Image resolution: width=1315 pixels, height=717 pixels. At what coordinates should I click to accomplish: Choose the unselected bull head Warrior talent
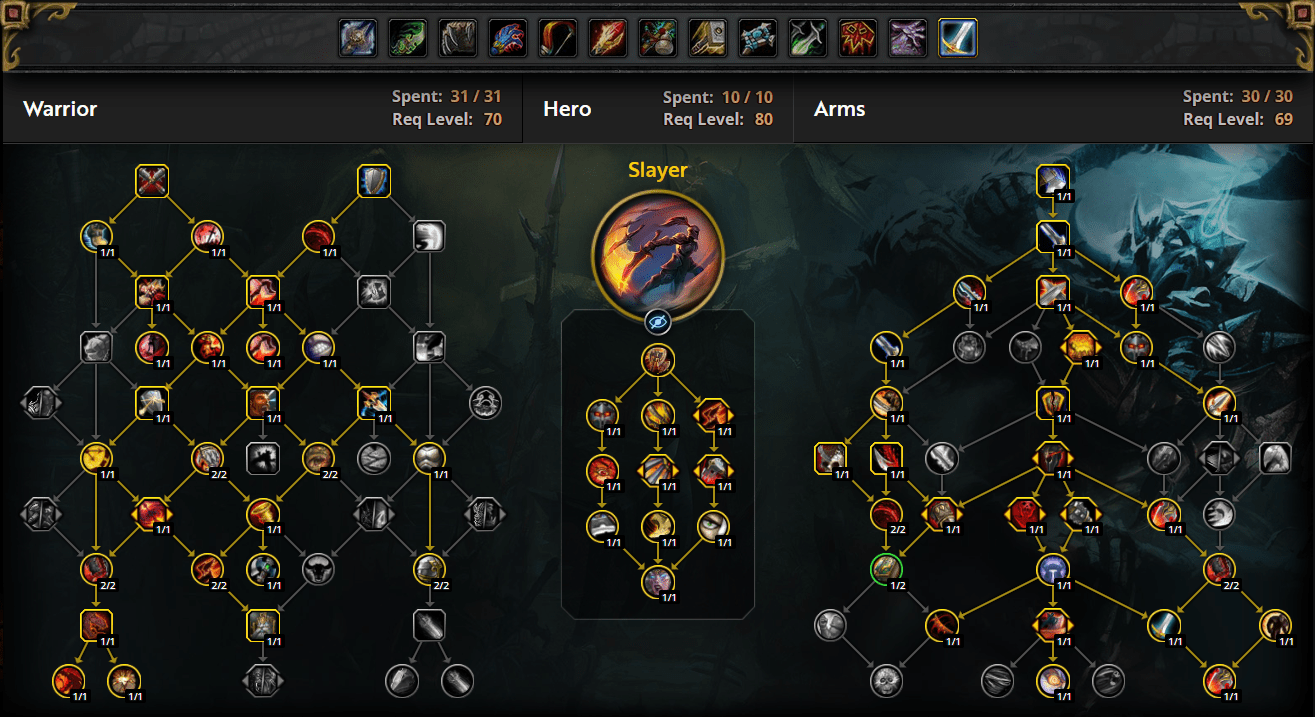318,568
